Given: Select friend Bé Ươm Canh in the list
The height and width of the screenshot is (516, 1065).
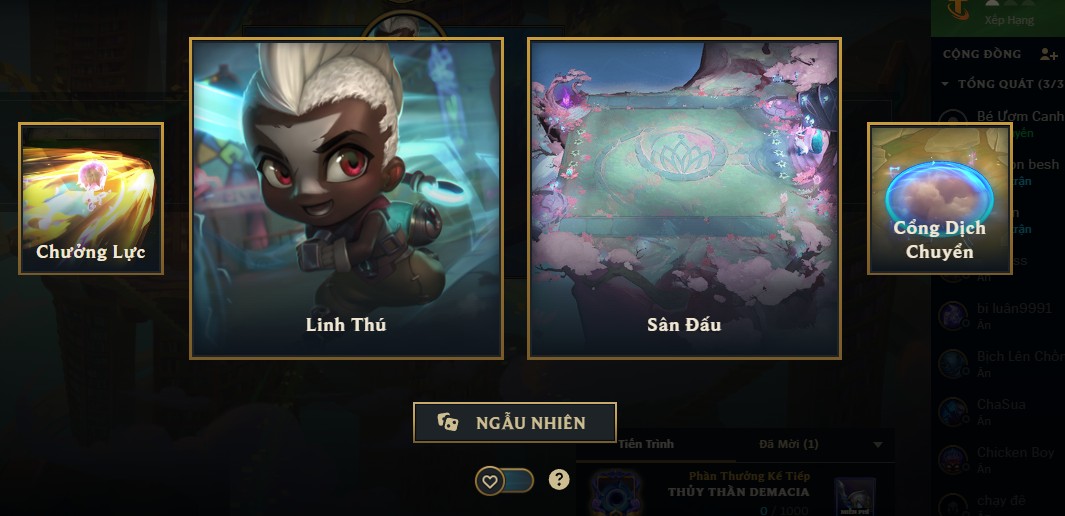Looking at the screenshot, I should [x=1018, y=117].
